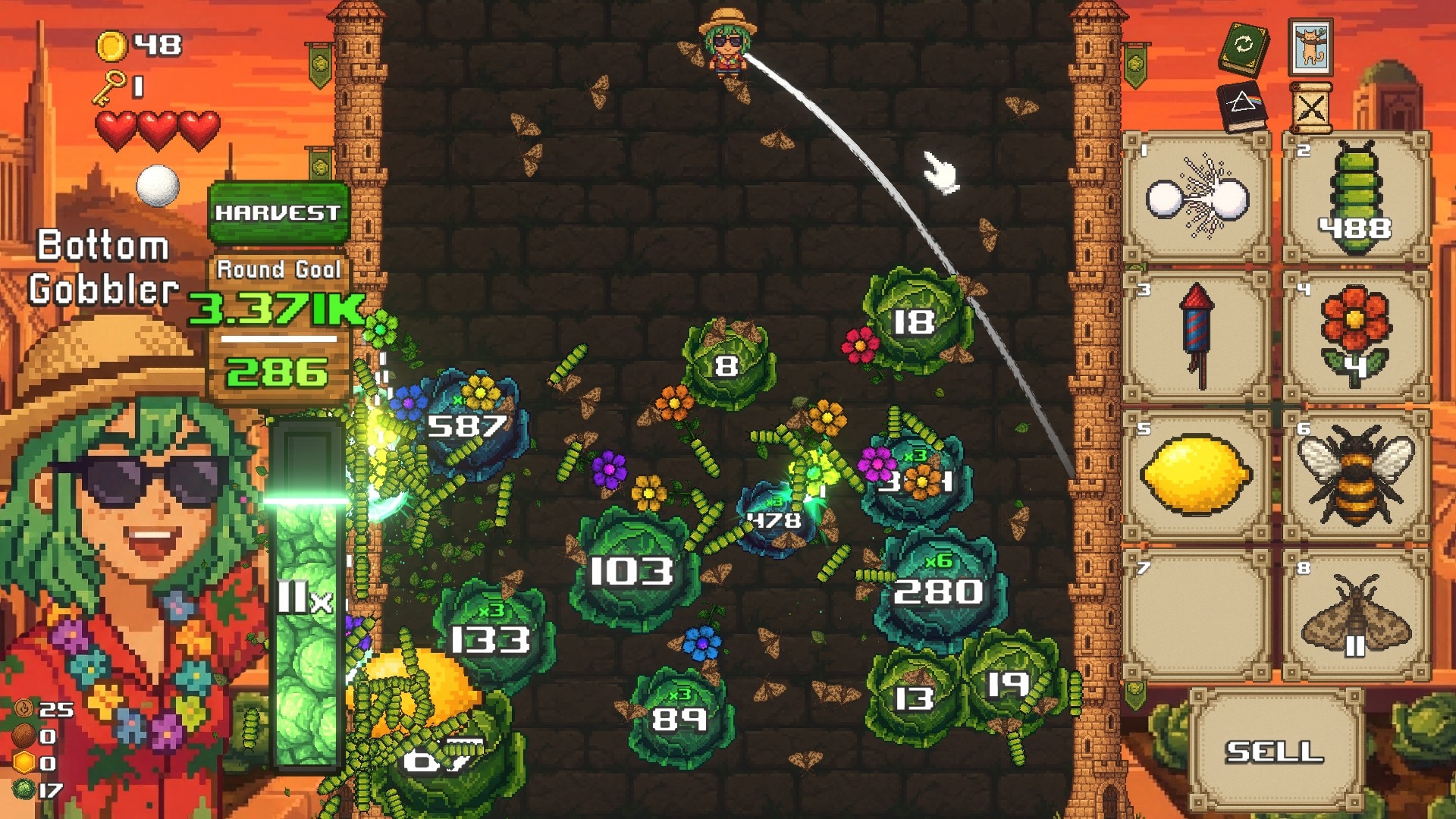
Task: Click the cat portrait card
Action: coord(1310,45)
